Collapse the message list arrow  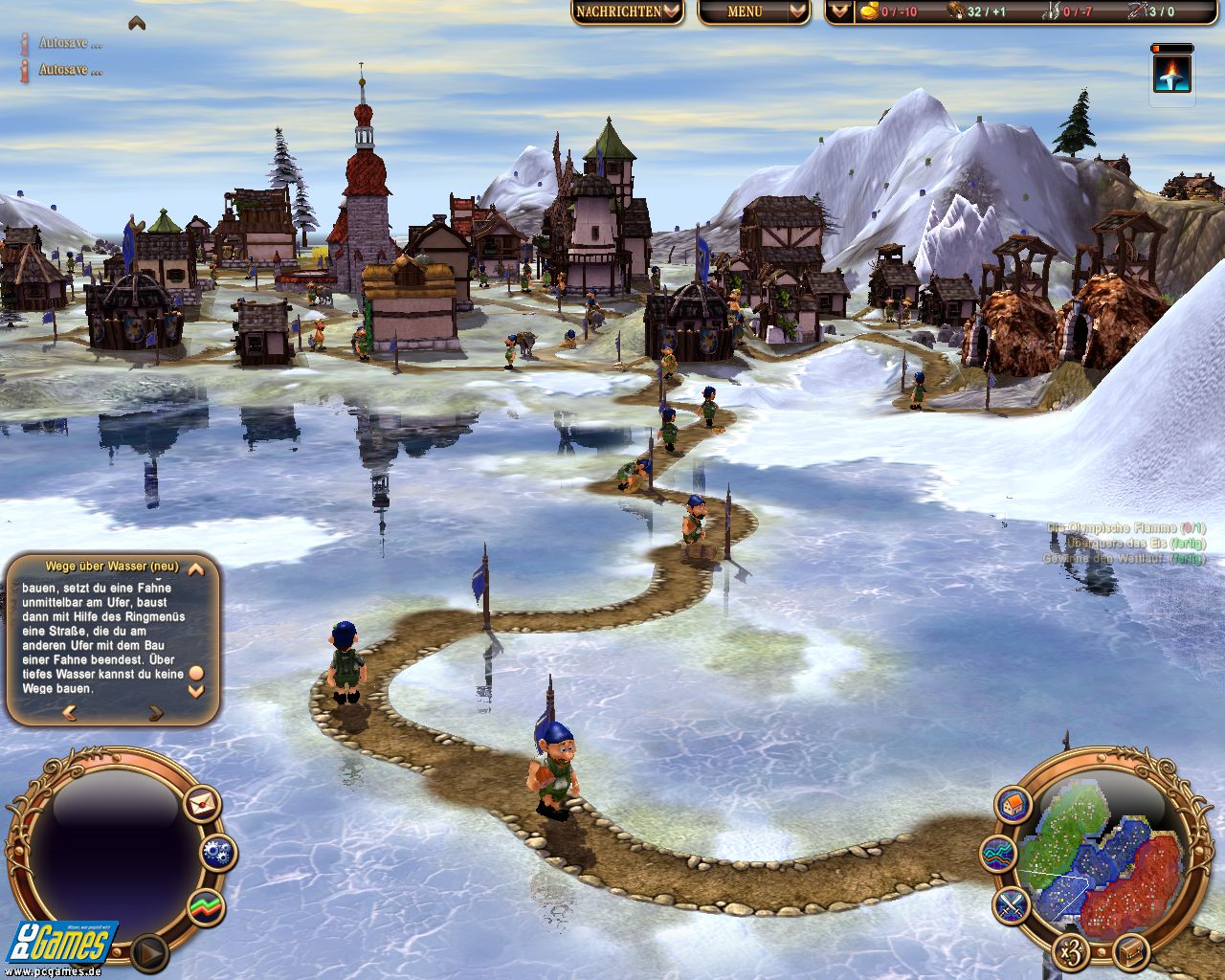click(x=137, y=22)
